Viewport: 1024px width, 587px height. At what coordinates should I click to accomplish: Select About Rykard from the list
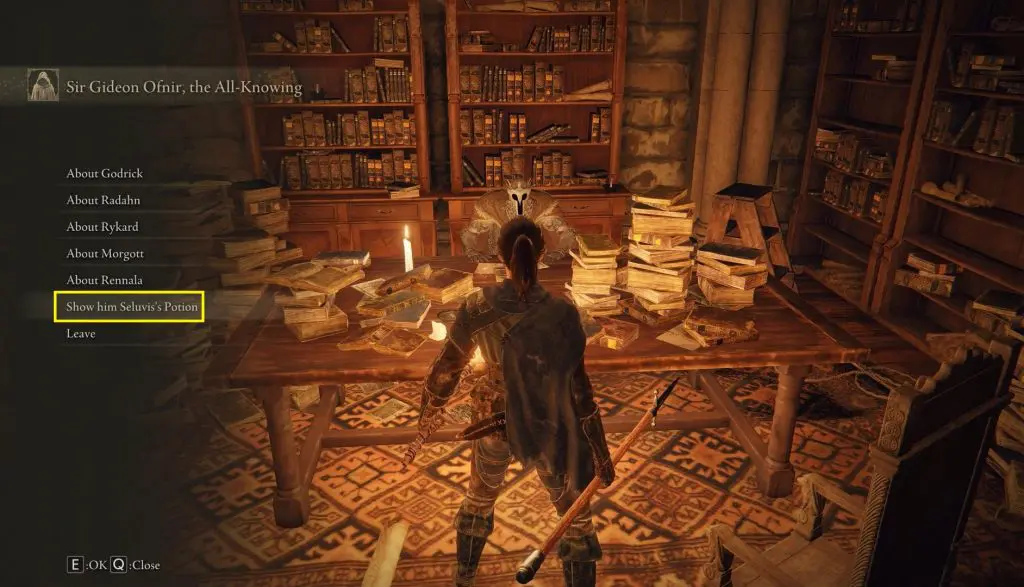pos(102,227)
